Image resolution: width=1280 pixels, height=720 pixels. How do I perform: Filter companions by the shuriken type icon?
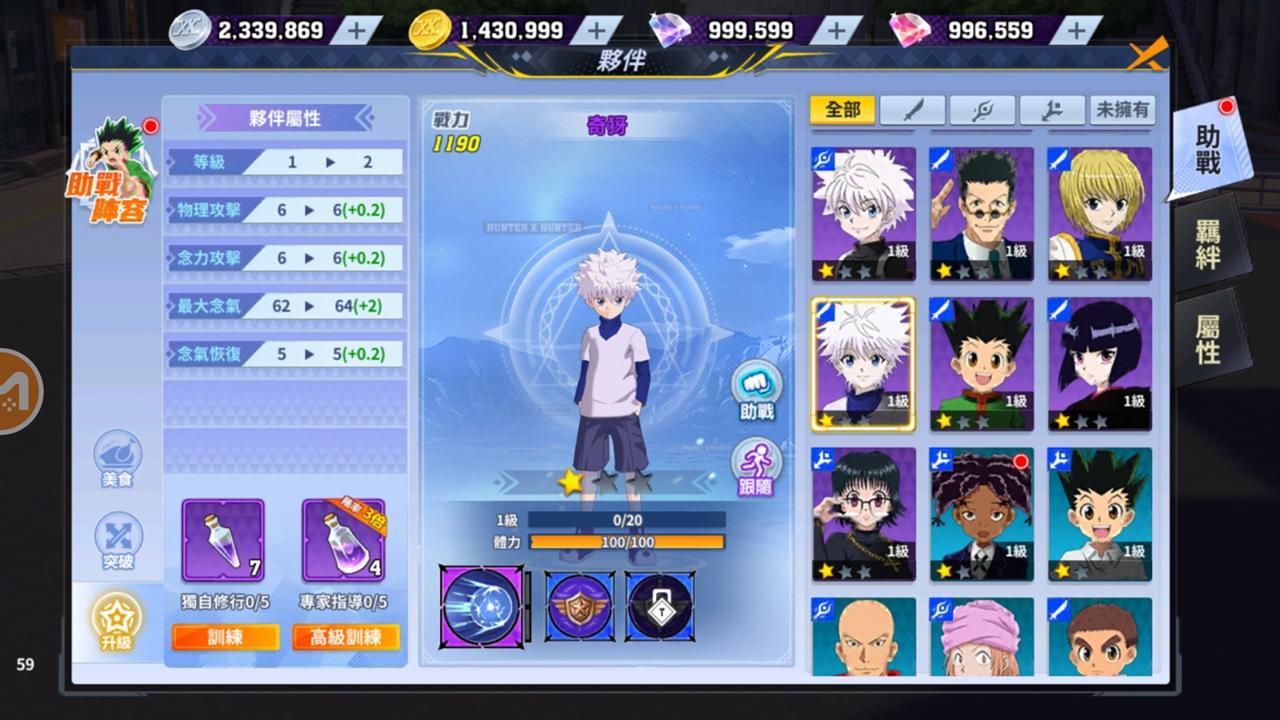click(982, 110)
